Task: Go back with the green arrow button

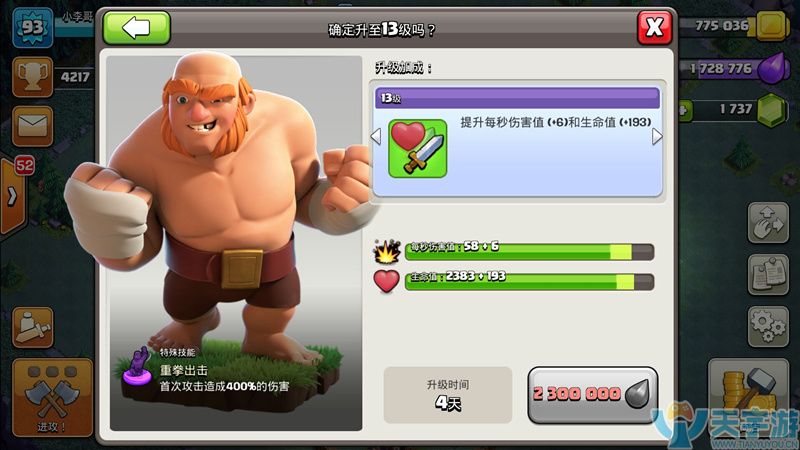Action: (137, 27)
